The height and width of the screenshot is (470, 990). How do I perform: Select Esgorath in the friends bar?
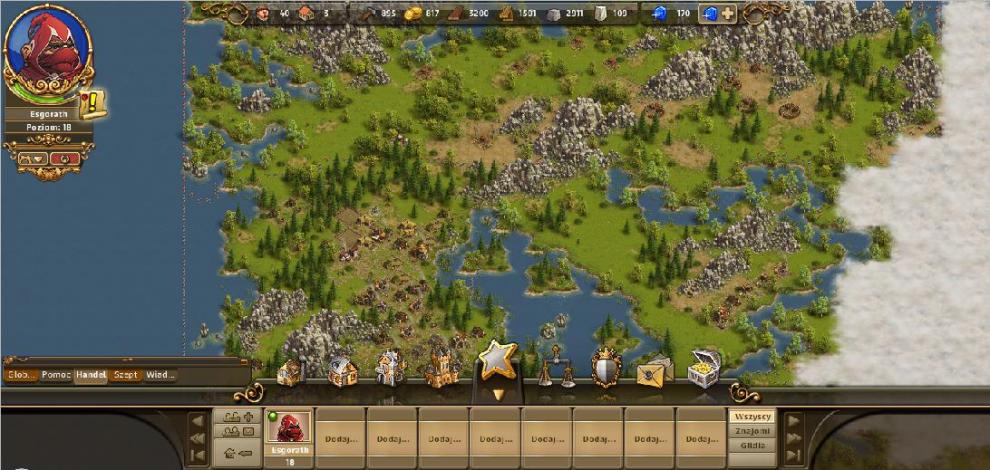(x=289, y=430)
